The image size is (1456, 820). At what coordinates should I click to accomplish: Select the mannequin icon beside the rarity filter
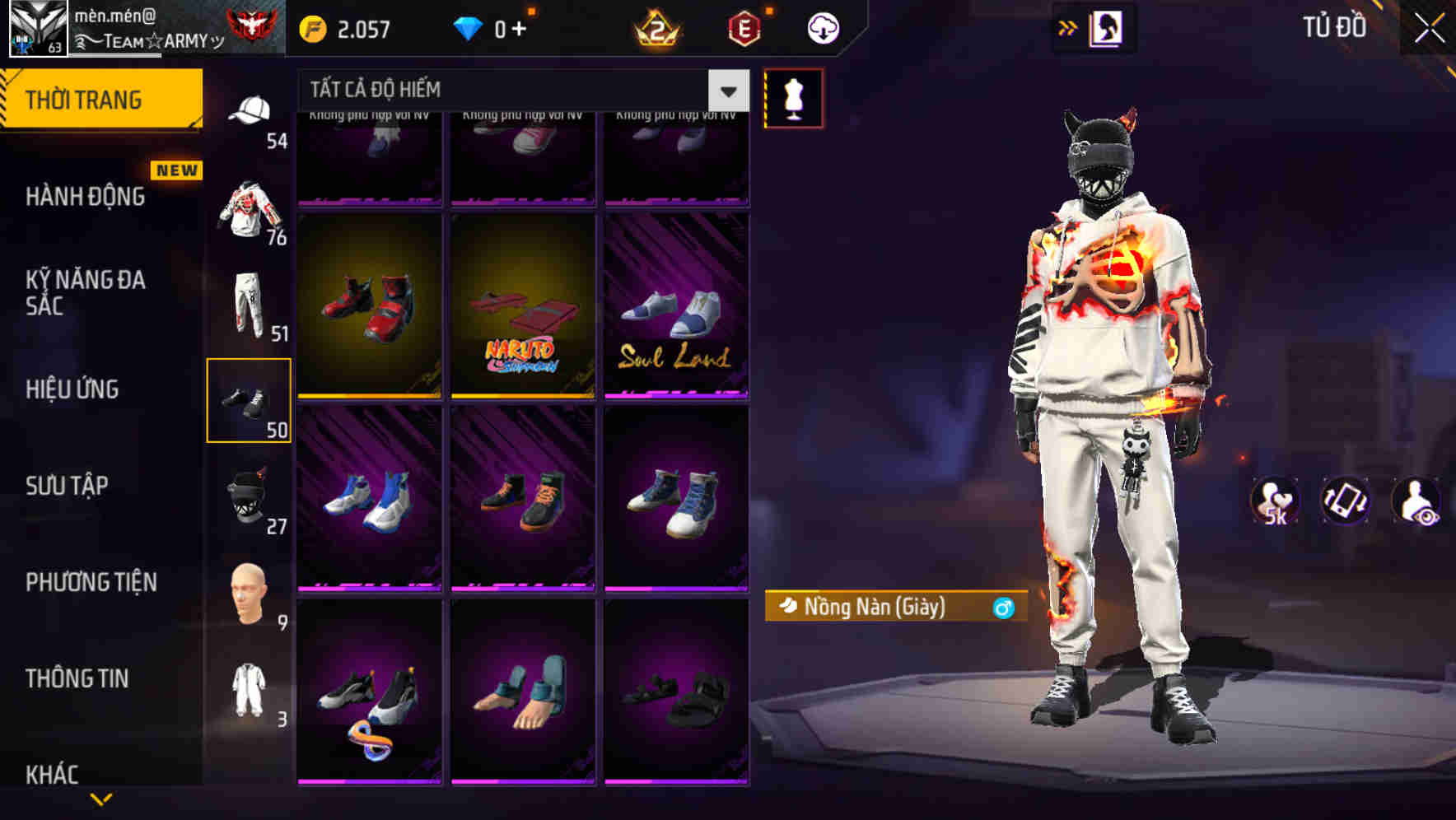coord(792,97)
